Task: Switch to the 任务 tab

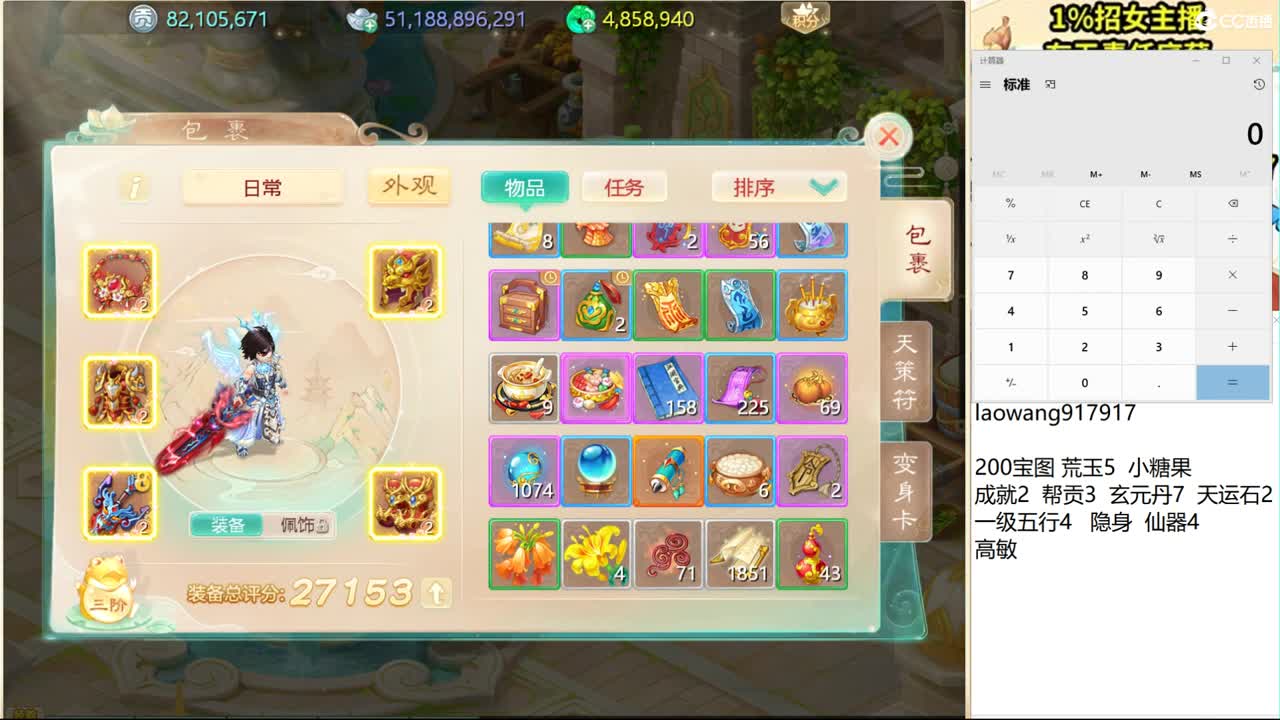Action: [623, 187]
